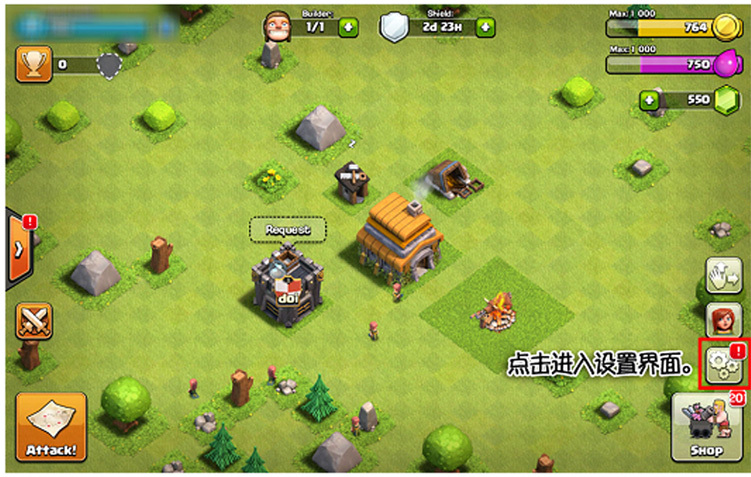Viewport: 751px width, 477px height.
Task: Click the plus button beside Builder count
Action: pos(348,28)
